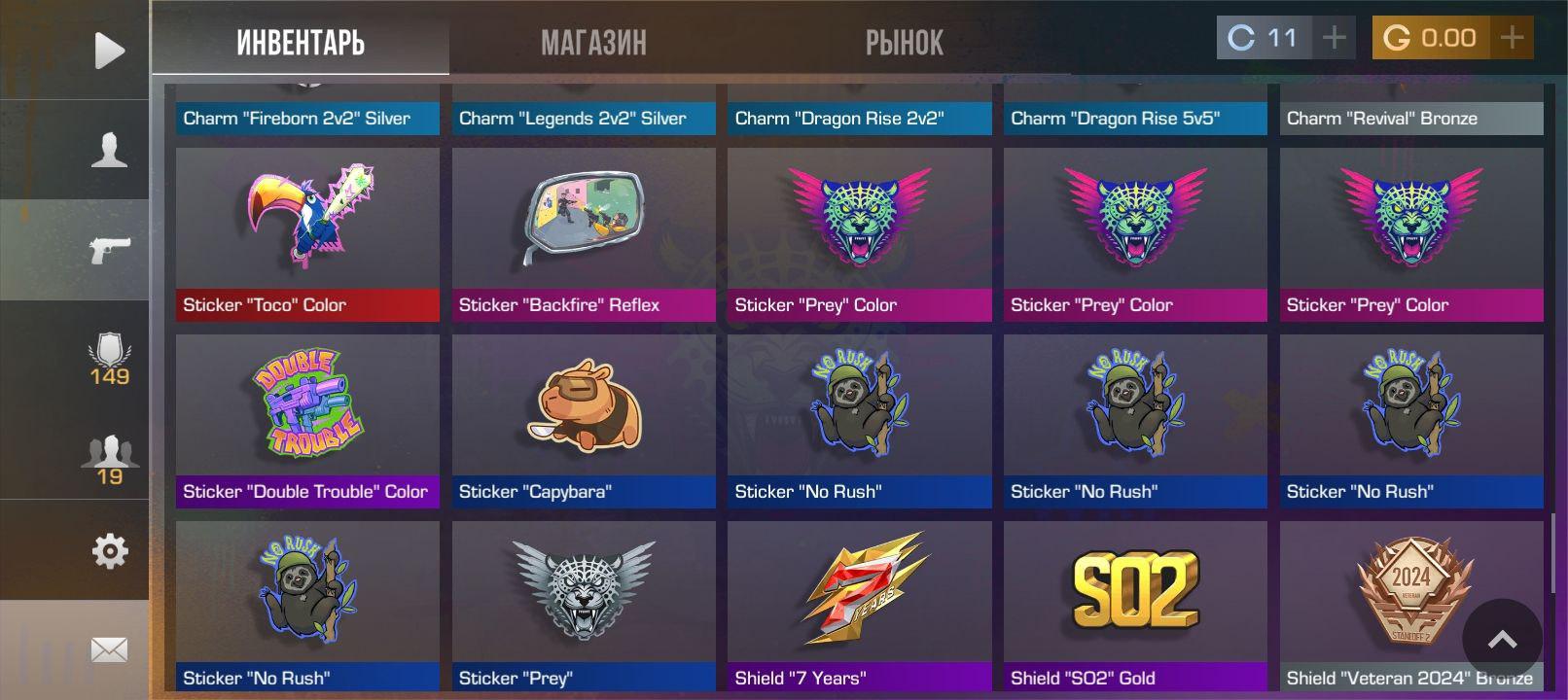The image size is (1568, 700).
Task: Select the grey Sticker "Prey" item
Action: pyautogui.click(x=584, y=605)
